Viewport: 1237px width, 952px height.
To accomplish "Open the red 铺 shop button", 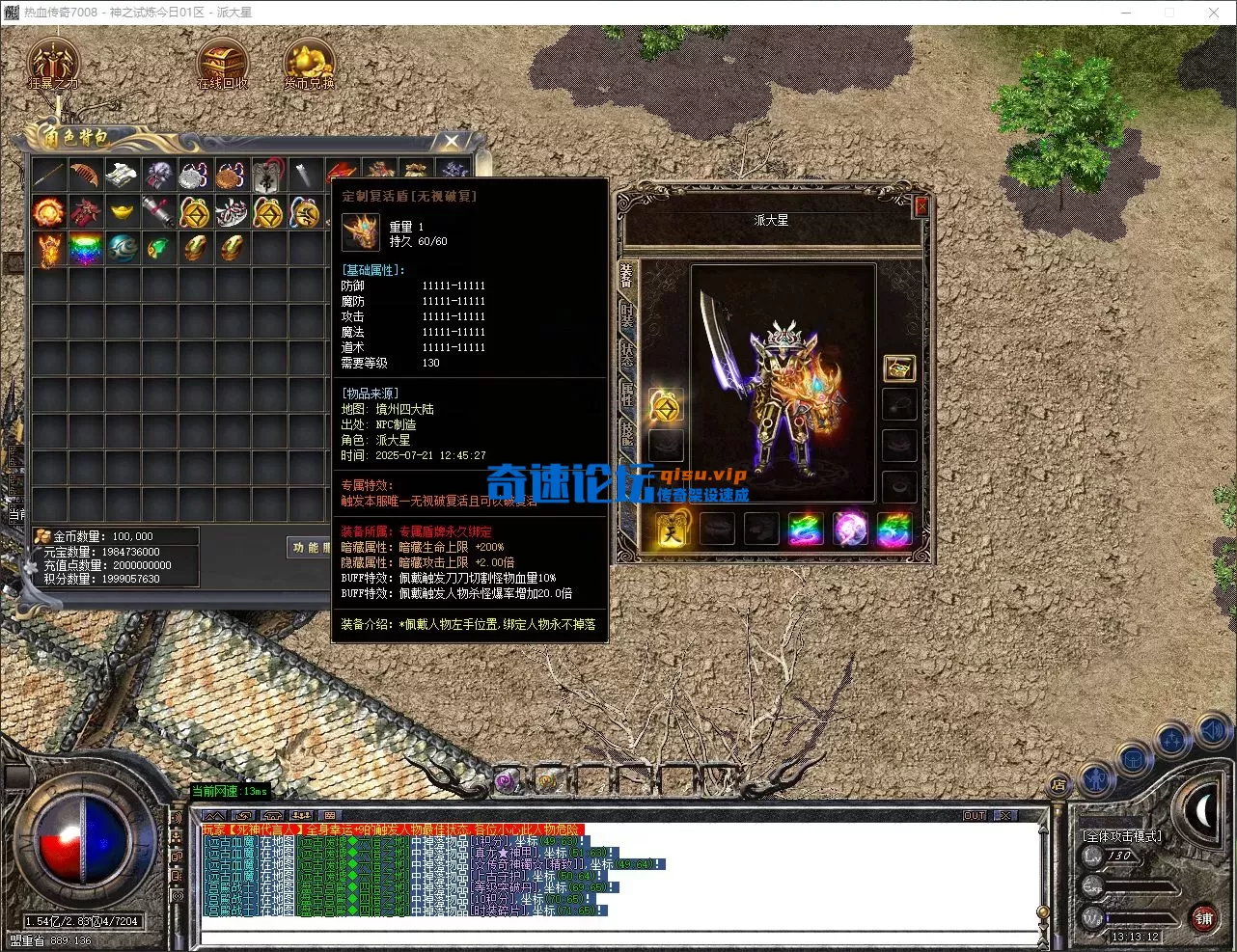I will click(x=1203, y=918).
